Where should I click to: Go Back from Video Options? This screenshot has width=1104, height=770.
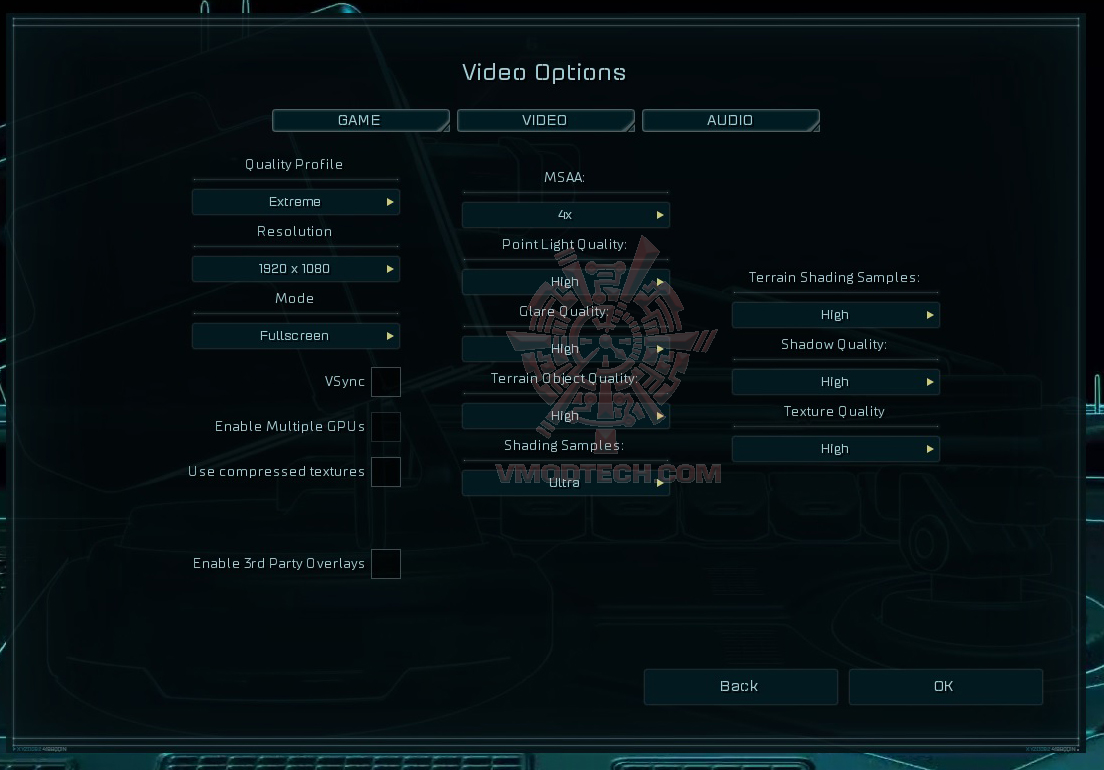coord(740,687)
